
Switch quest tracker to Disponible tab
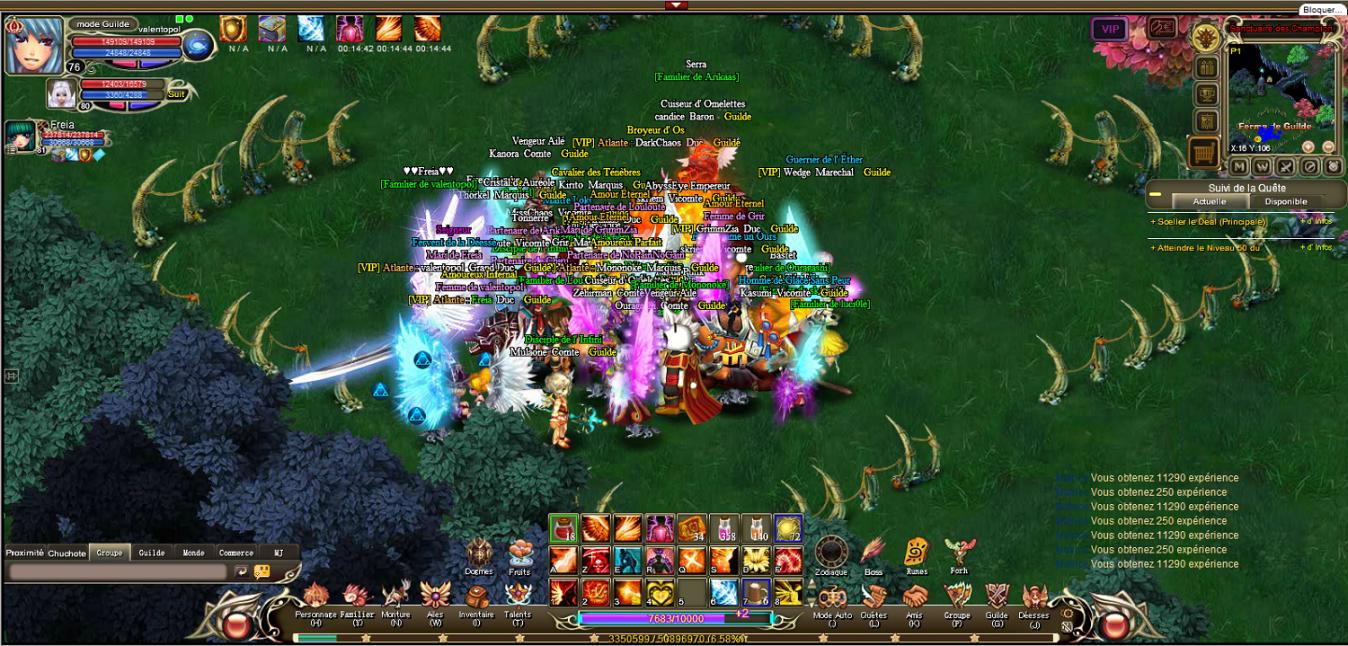click(1285, 201)
